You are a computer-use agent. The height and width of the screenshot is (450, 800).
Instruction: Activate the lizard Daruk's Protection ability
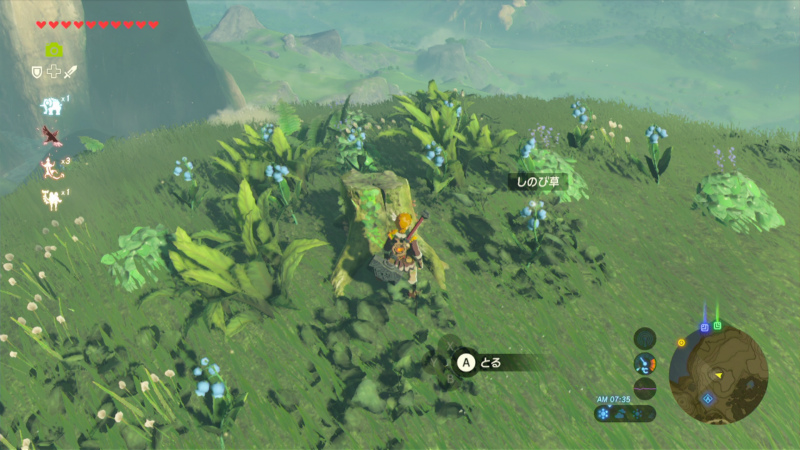[x=50, y=166]
